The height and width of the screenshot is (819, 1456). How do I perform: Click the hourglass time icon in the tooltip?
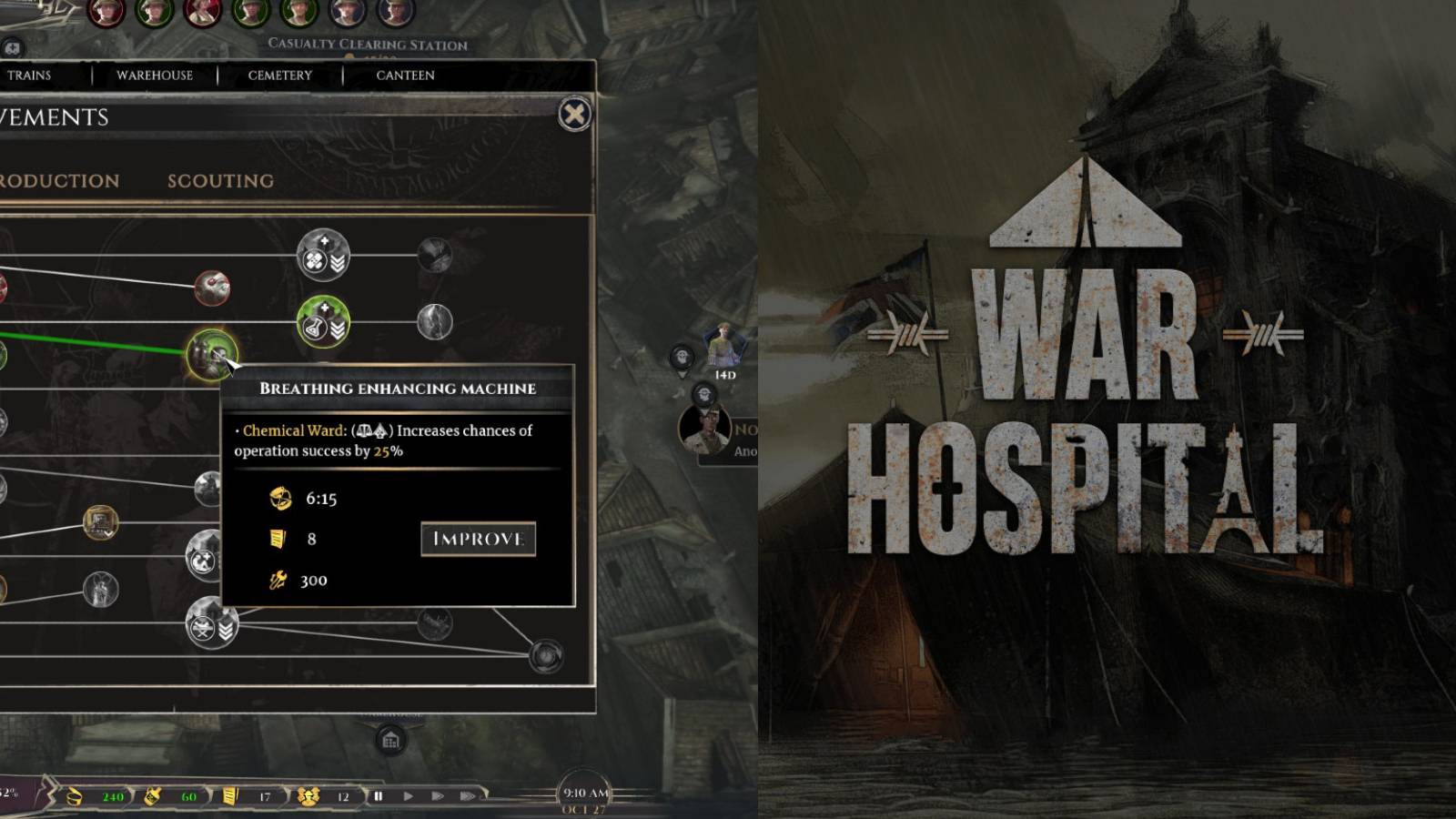coord(278,500)
